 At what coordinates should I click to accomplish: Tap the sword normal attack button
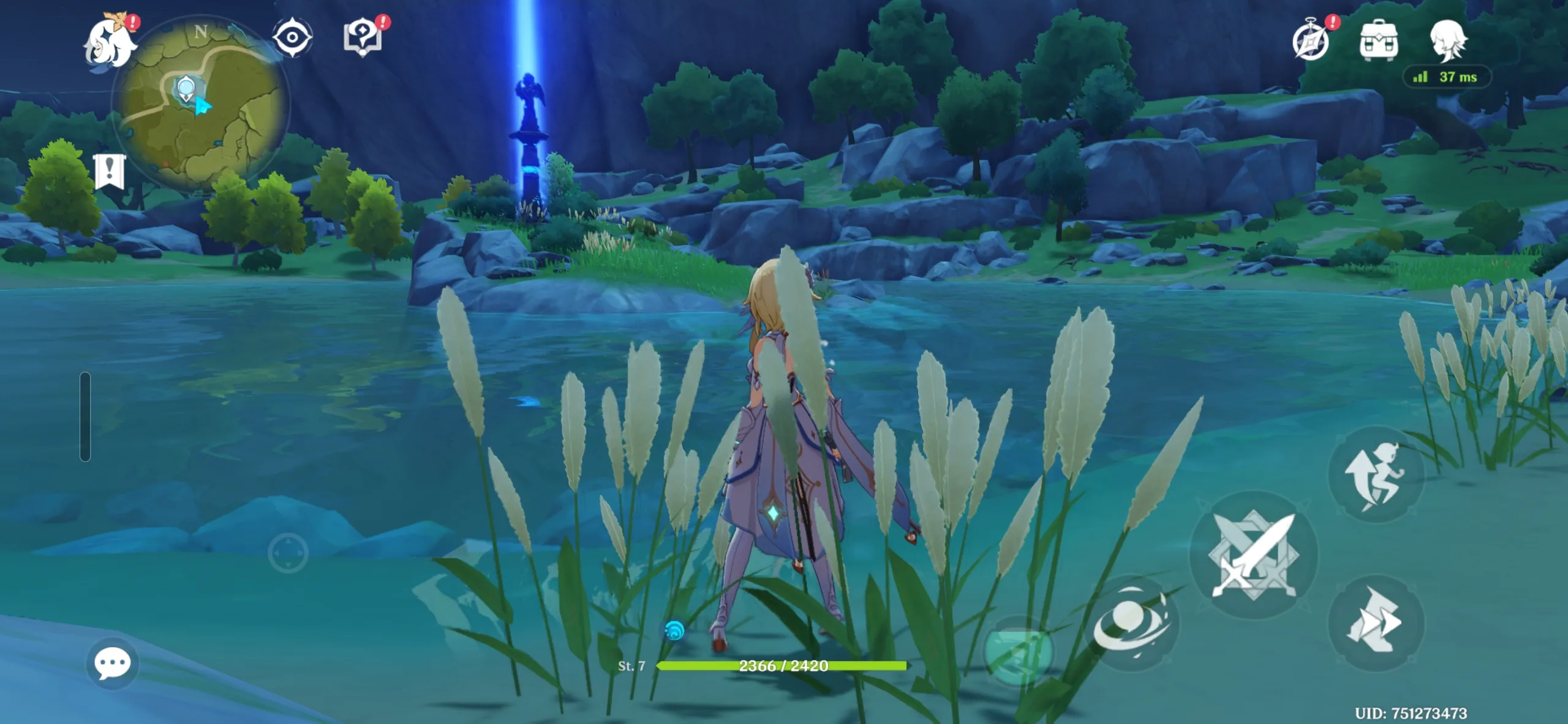pyautogui.click(x=1253, y=555)
